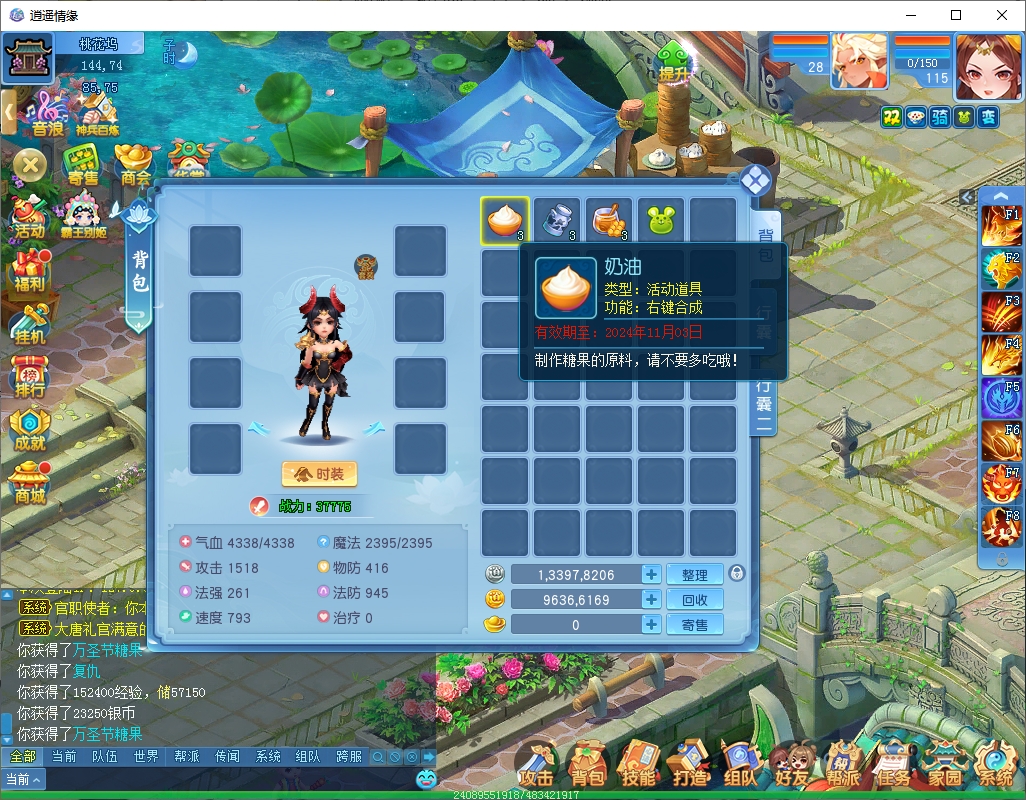Select the cream item in the bag
The height and width of the screenshot is (800, 1026).
(x=505, y=220)
